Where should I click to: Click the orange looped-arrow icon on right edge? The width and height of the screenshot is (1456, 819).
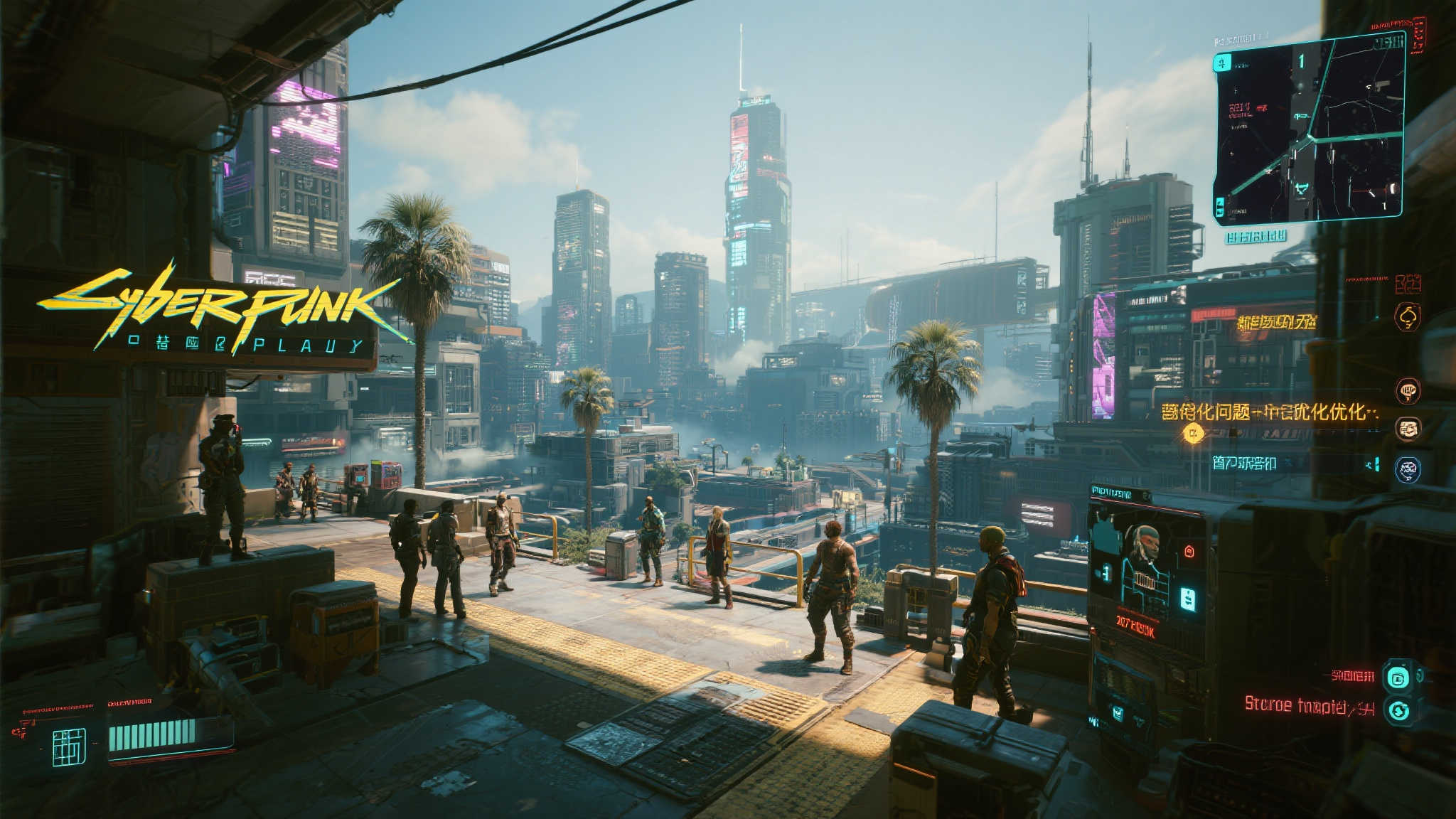[x=1408, y=316]
